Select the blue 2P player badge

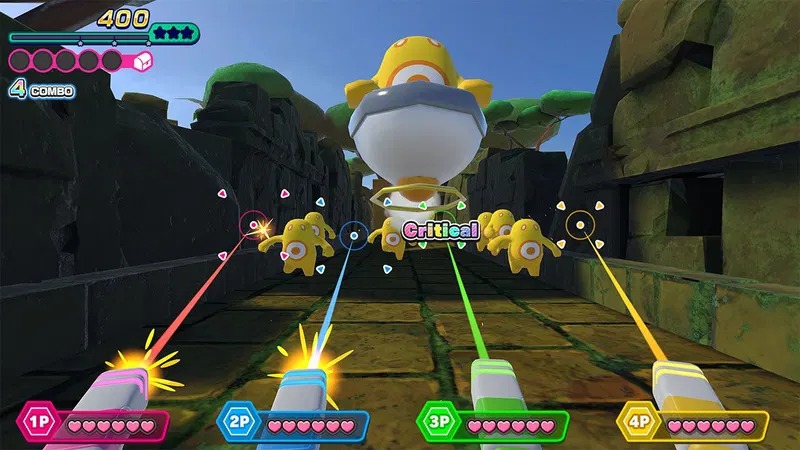click(x=239, y=422)
